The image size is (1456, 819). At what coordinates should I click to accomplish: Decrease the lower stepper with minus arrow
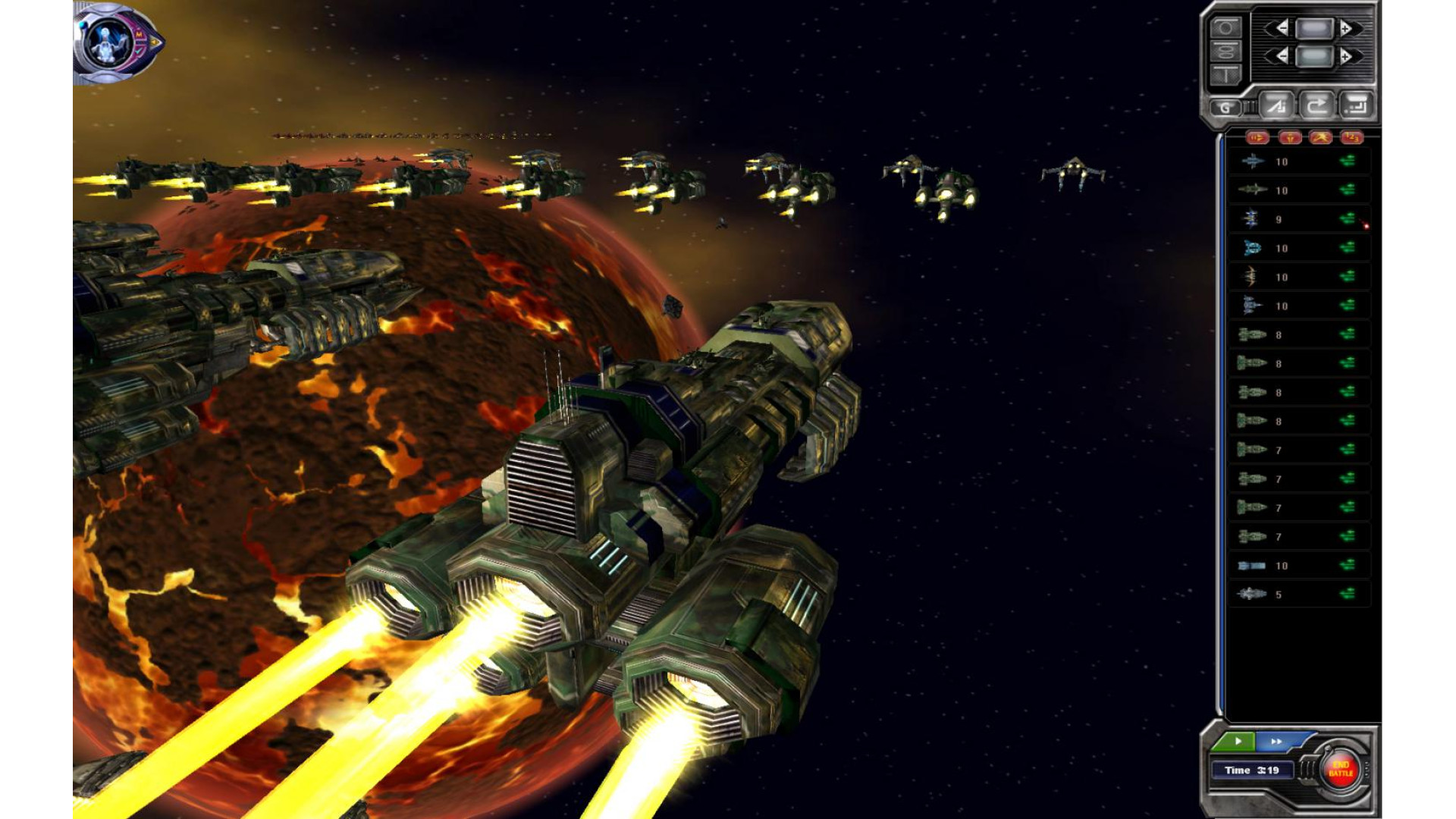click(1280, 56)
